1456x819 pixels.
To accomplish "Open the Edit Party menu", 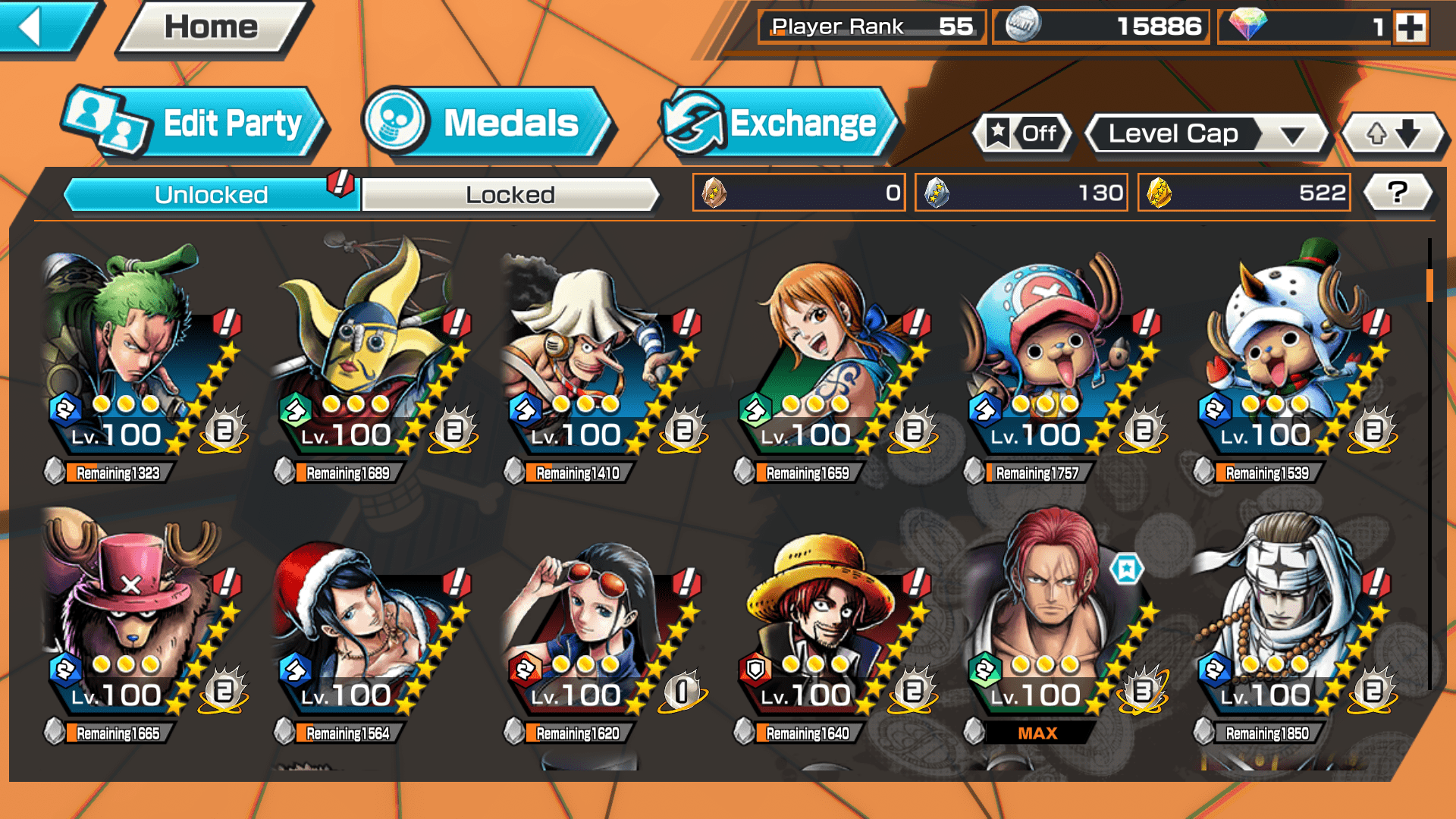I will pos(193,123).
